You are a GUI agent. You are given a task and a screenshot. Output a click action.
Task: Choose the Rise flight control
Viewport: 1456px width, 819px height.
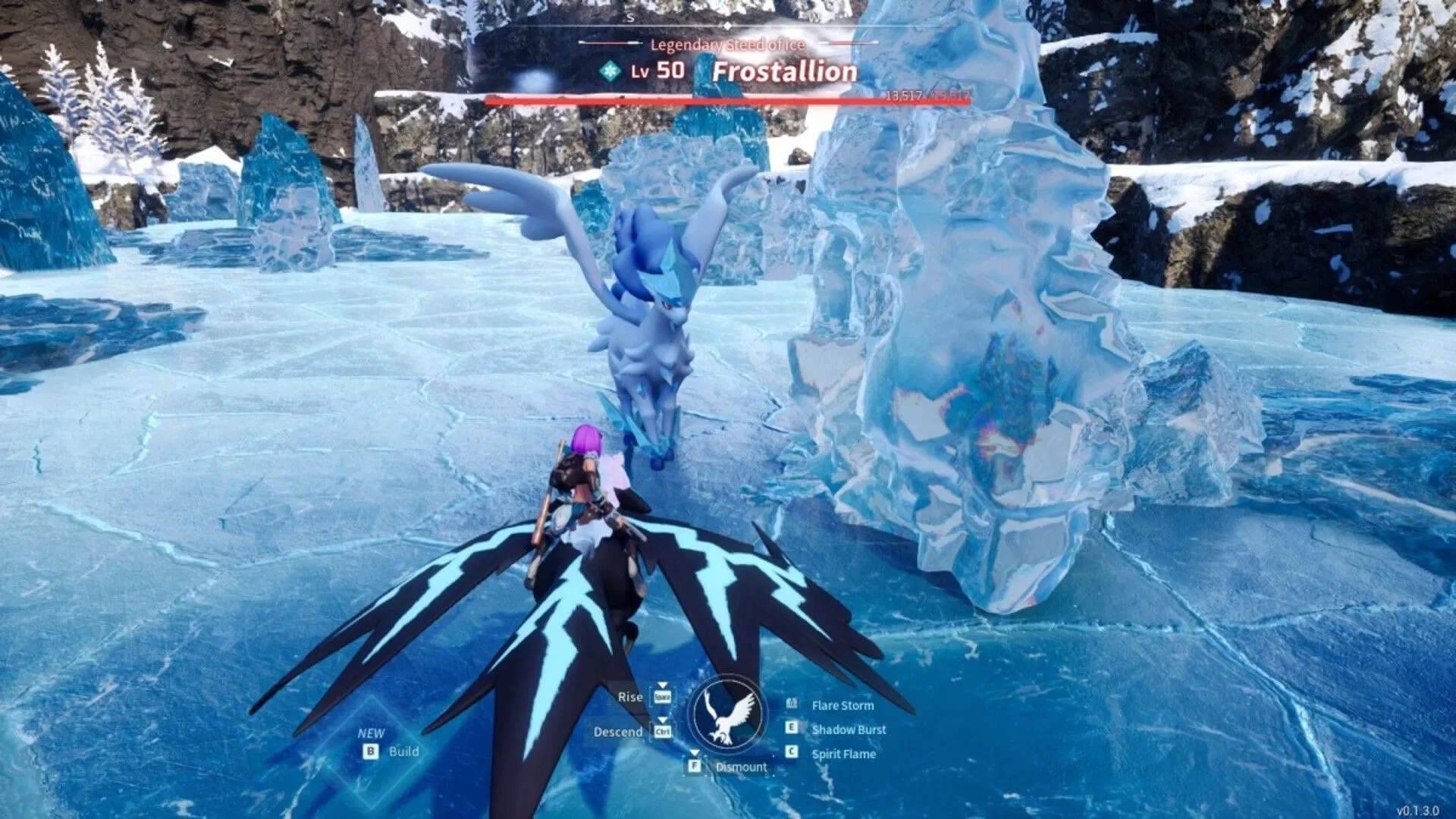point(630,697)
